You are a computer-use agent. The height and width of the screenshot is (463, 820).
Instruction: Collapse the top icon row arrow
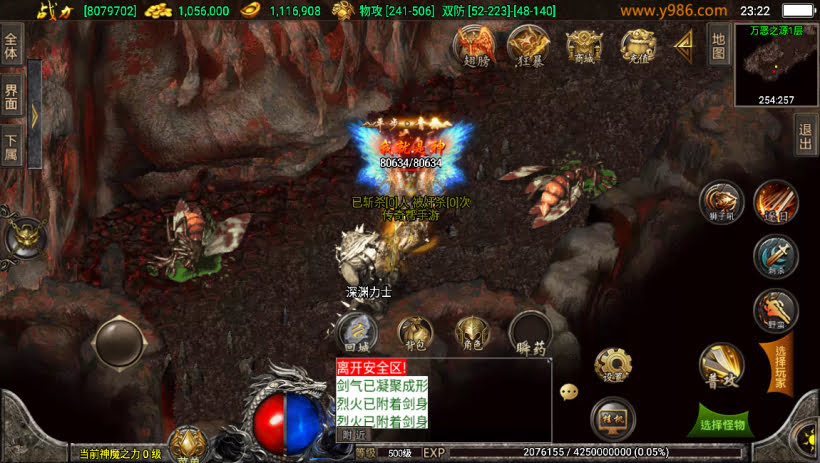[x=685, y=42]
